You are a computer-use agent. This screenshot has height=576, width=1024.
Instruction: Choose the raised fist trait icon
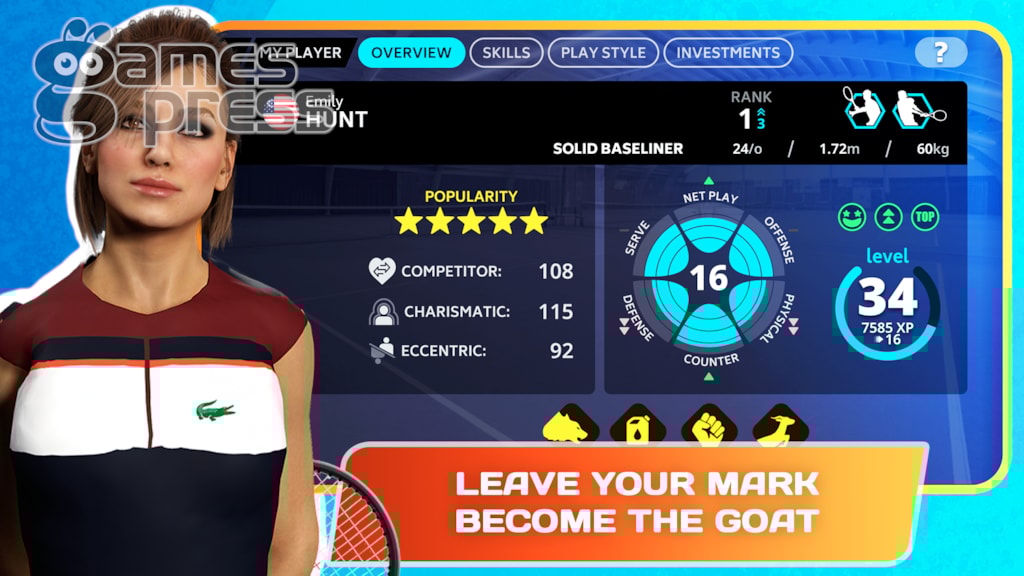[x=709, y=425]
